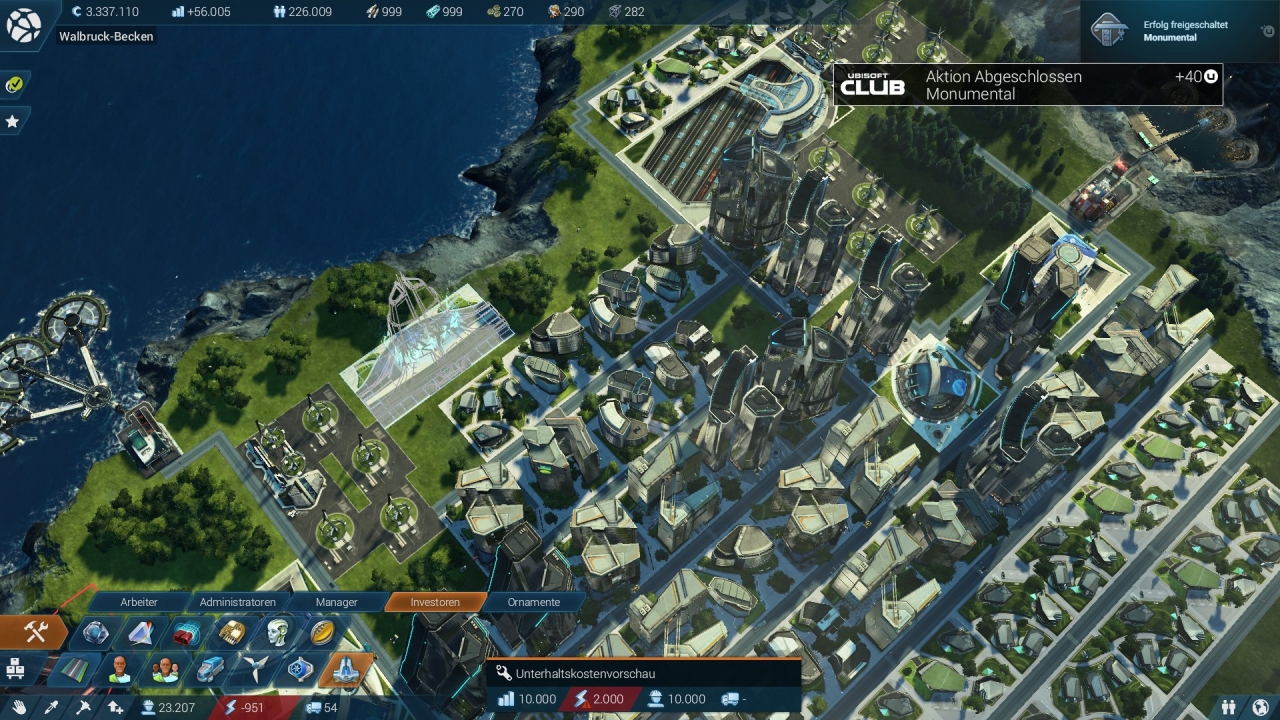Show the Ornamente tab
This screenshot has height=720, width=1280.
pyautogui.click(x=533, y=602)
